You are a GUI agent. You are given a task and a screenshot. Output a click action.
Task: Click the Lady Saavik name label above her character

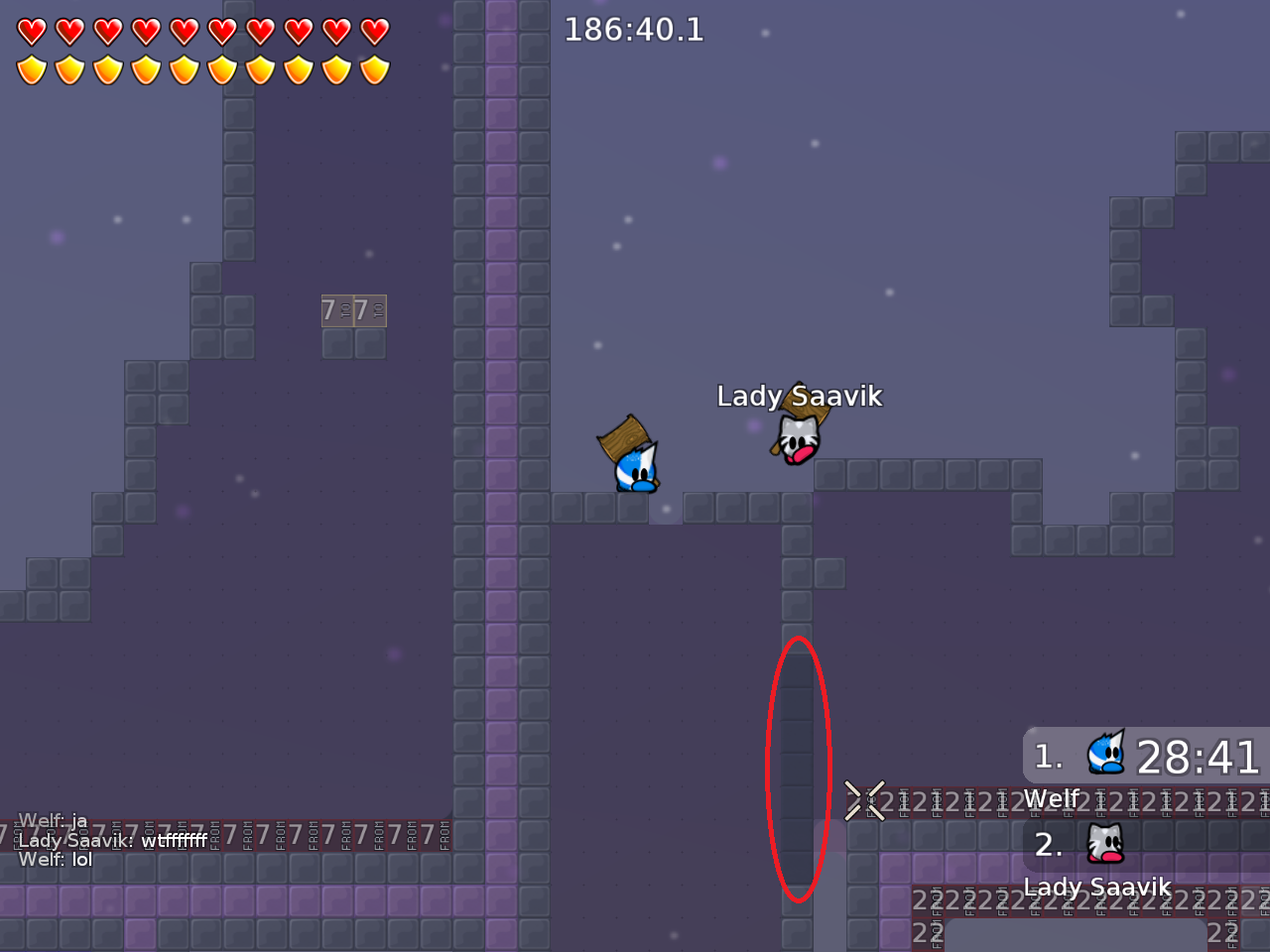pos(799,395)
